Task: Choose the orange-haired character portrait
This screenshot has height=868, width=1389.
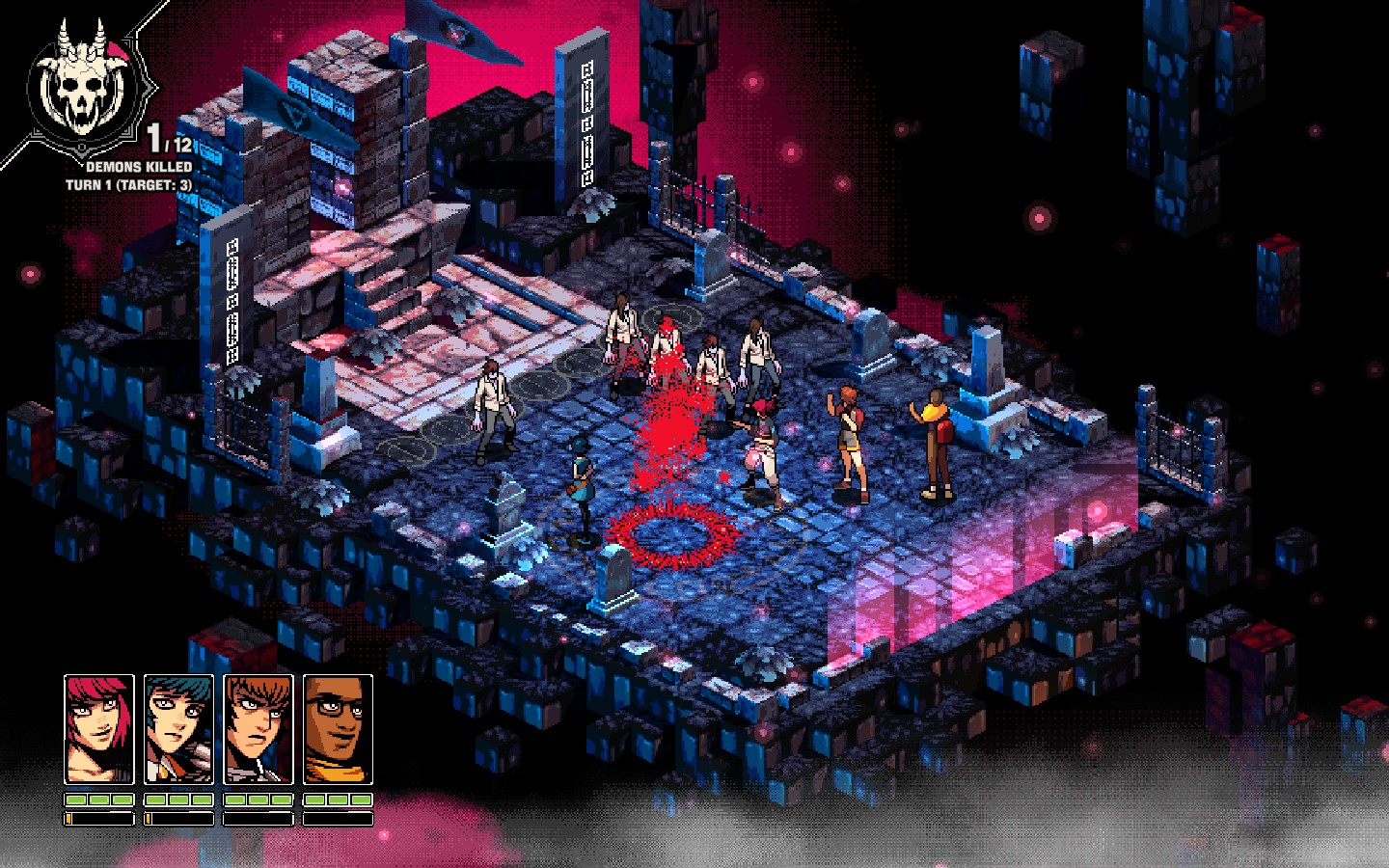Action: coord(259,729)
